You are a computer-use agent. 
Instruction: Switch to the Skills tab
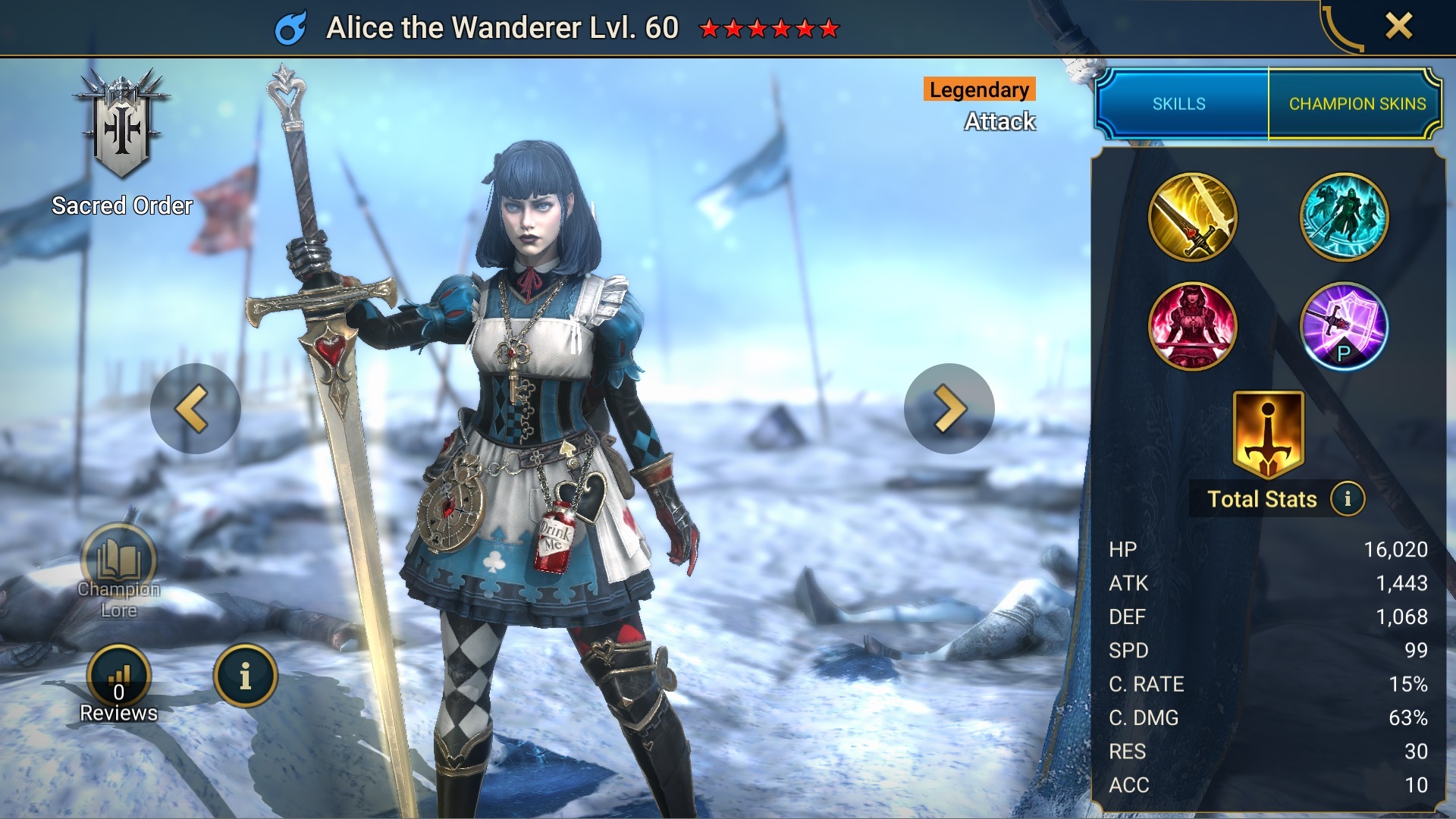[x=1178, y=104]
